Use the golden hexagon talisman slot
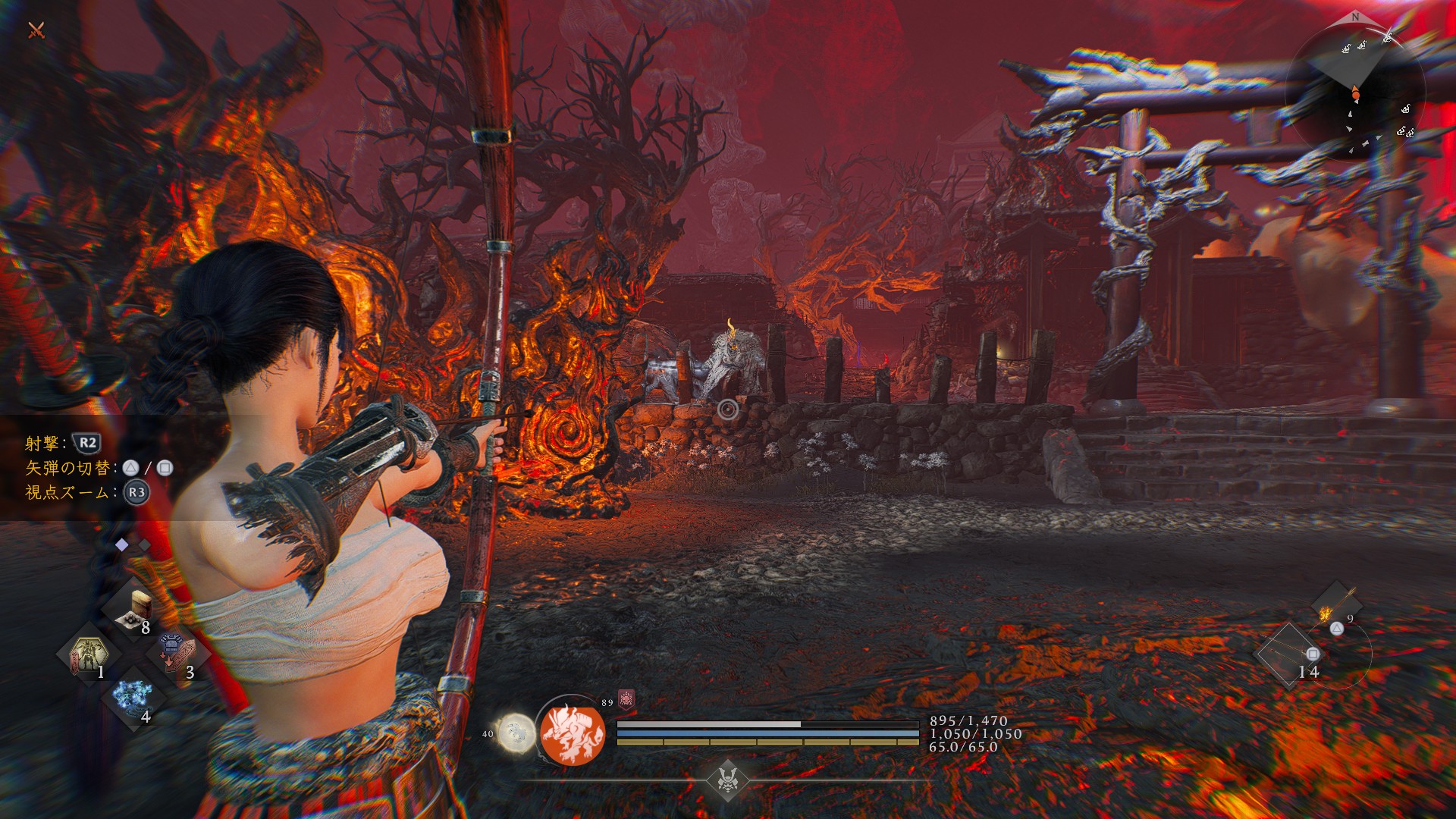 [x=89, y=654]
